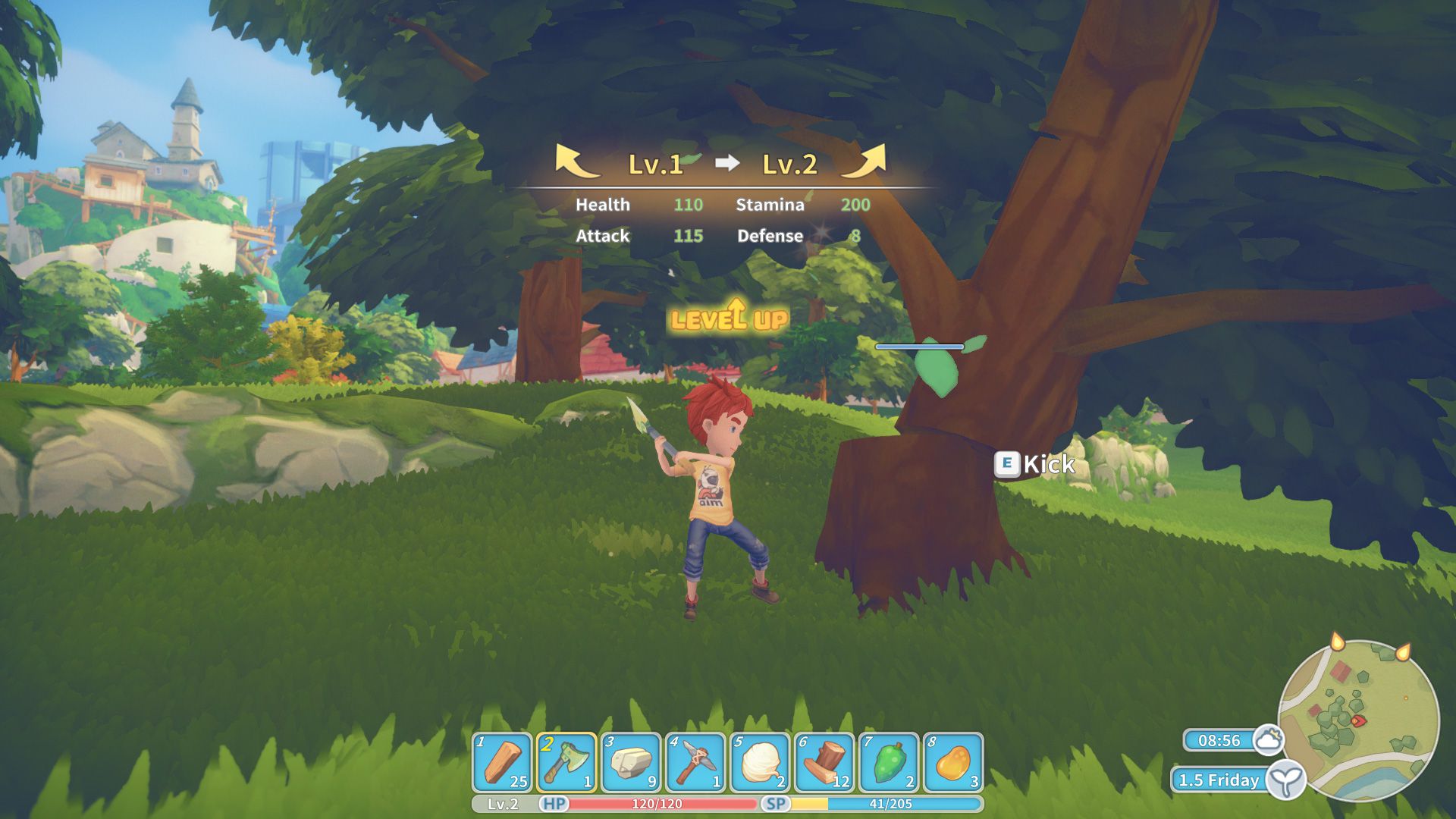Select the wood plank hotbar slot

502,762
